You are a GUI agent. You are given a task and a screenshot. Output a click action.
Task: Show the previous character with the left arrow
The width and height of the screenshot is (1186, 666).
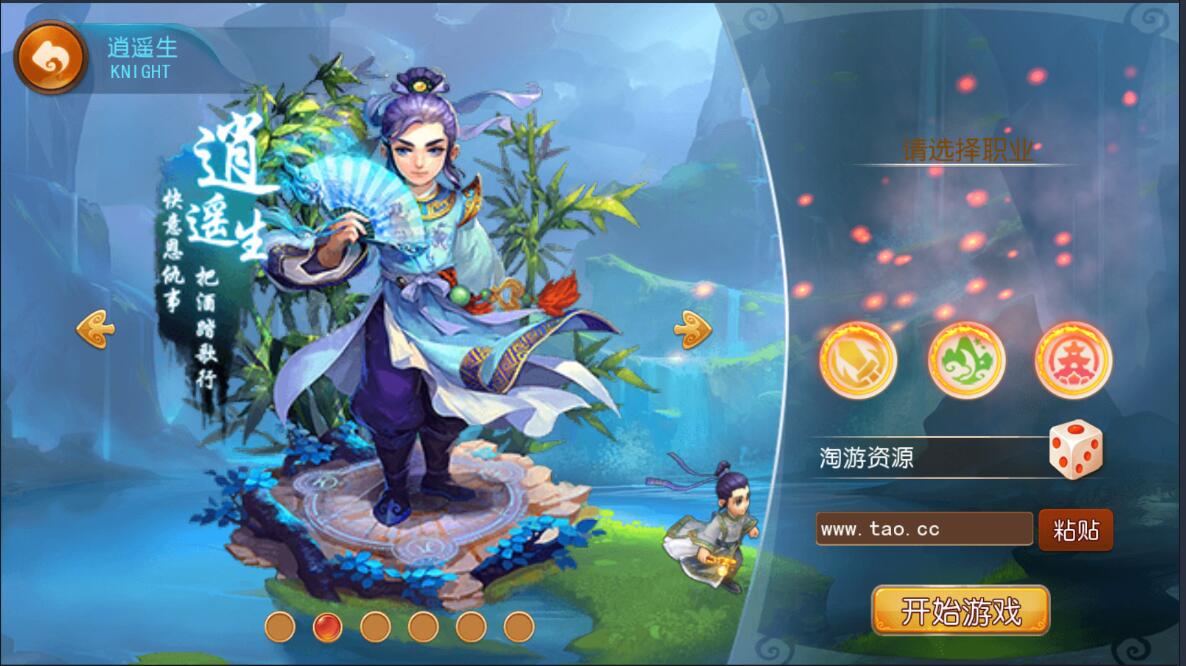(x=96, y=328)
